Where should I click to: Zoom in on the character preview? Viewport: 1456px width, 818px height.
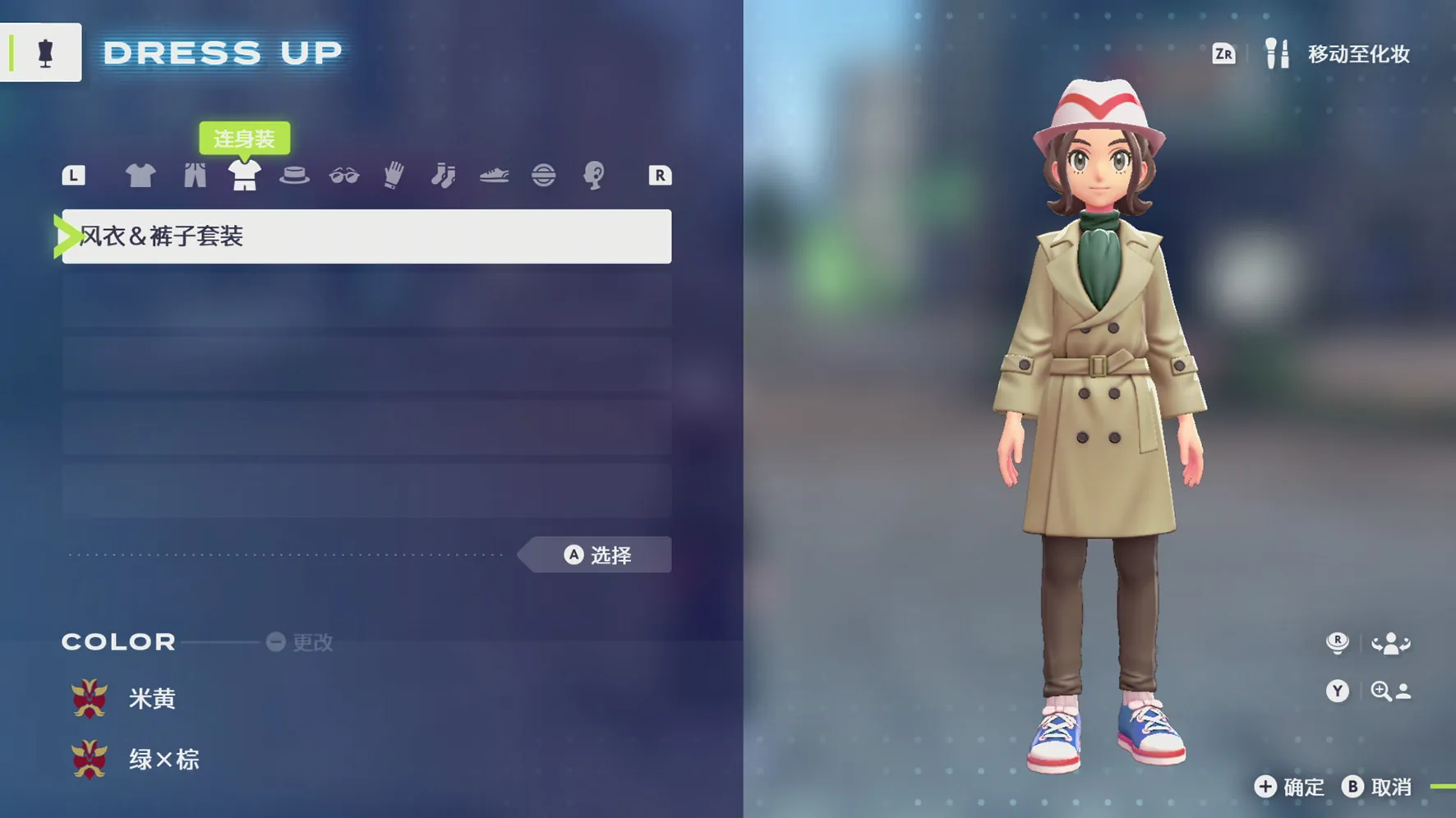[x=1389, y=692]
